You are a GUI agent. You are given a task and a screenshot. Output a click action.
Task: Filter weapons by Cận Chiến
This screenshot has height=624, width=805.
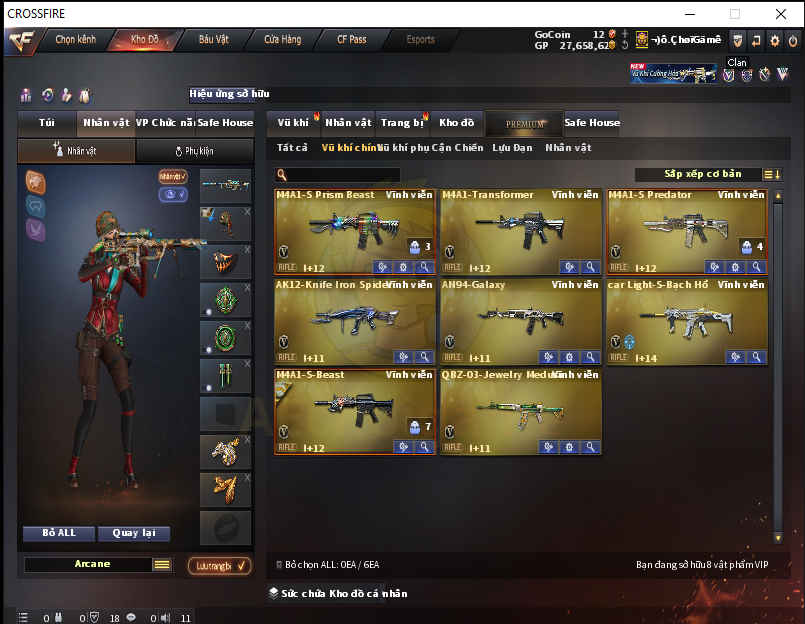point(457,148)
